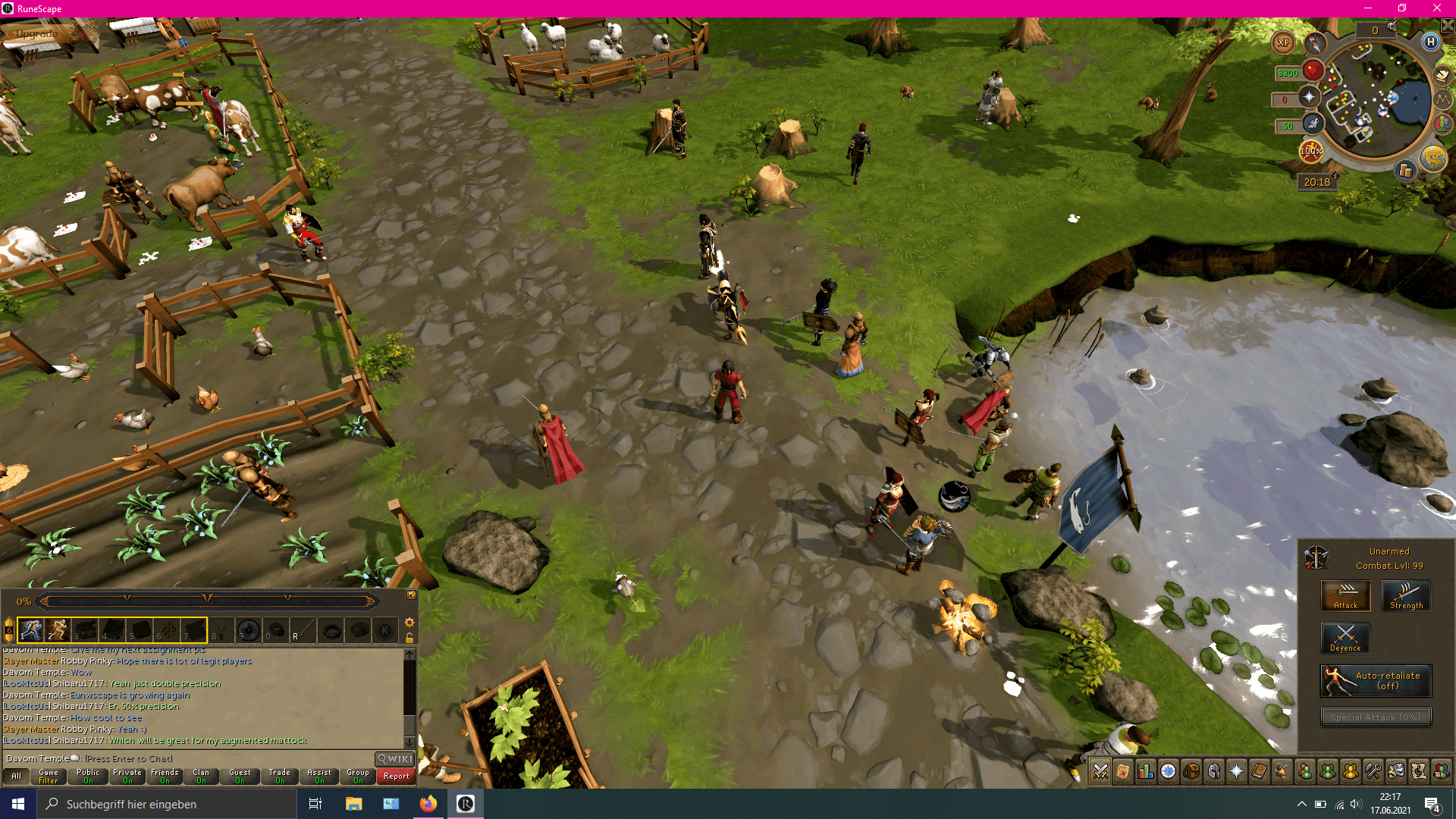Toggle the run energy 100% orb

click(1311, 151)
